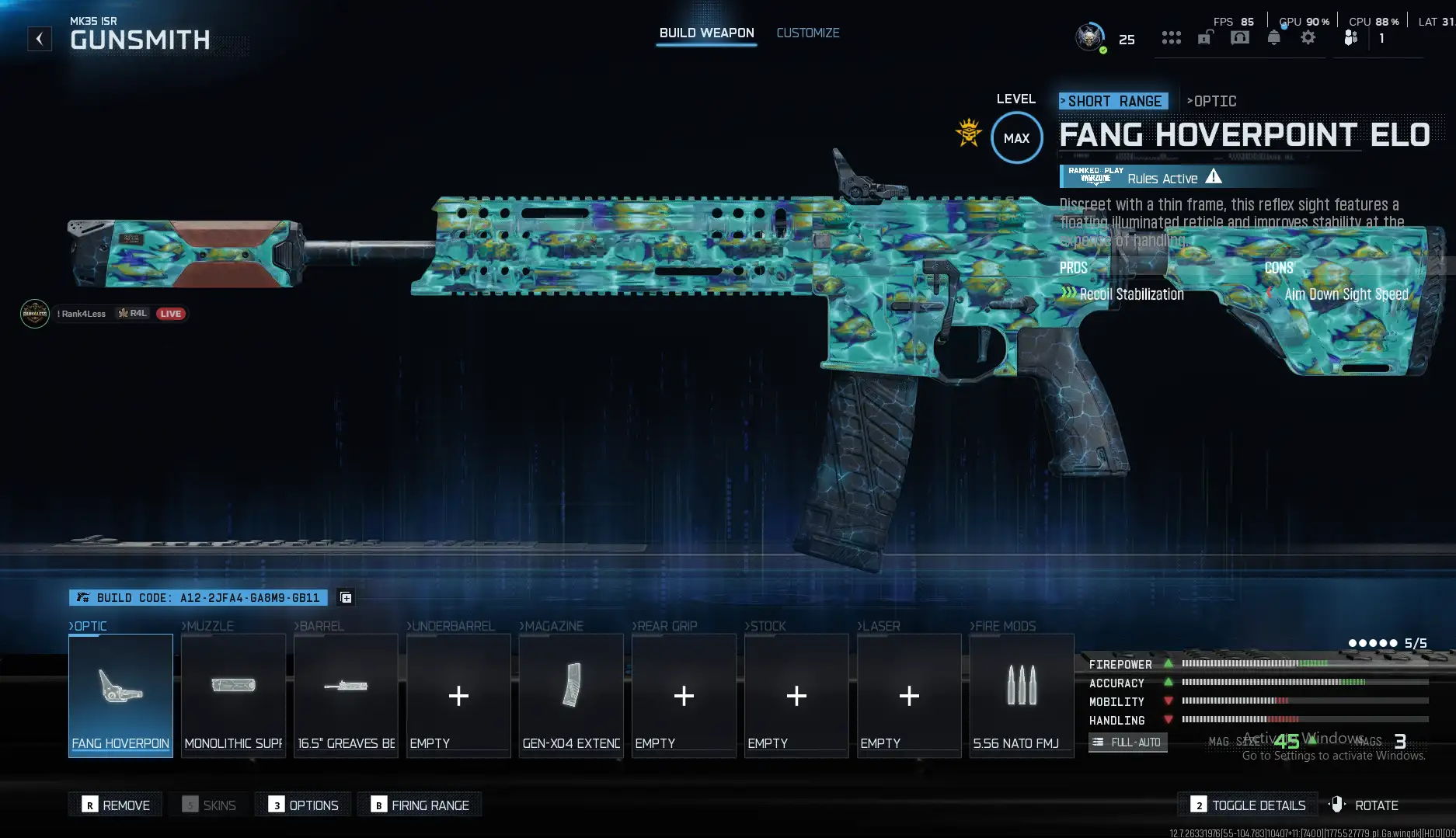Select the 5.56 NATO FMJ fire mods slot
The image size is (1456, 838).
click(1022, 695)
